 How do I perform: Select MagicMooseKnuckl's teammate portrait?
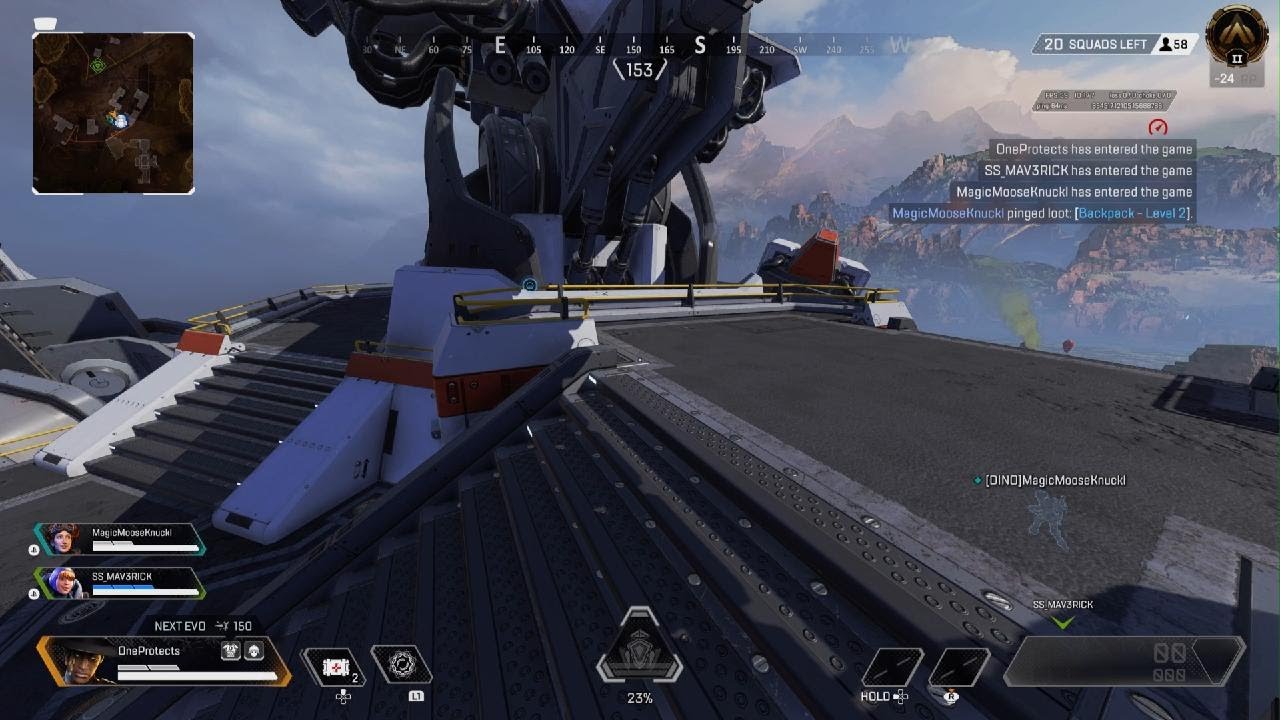[x=58, y=538]
